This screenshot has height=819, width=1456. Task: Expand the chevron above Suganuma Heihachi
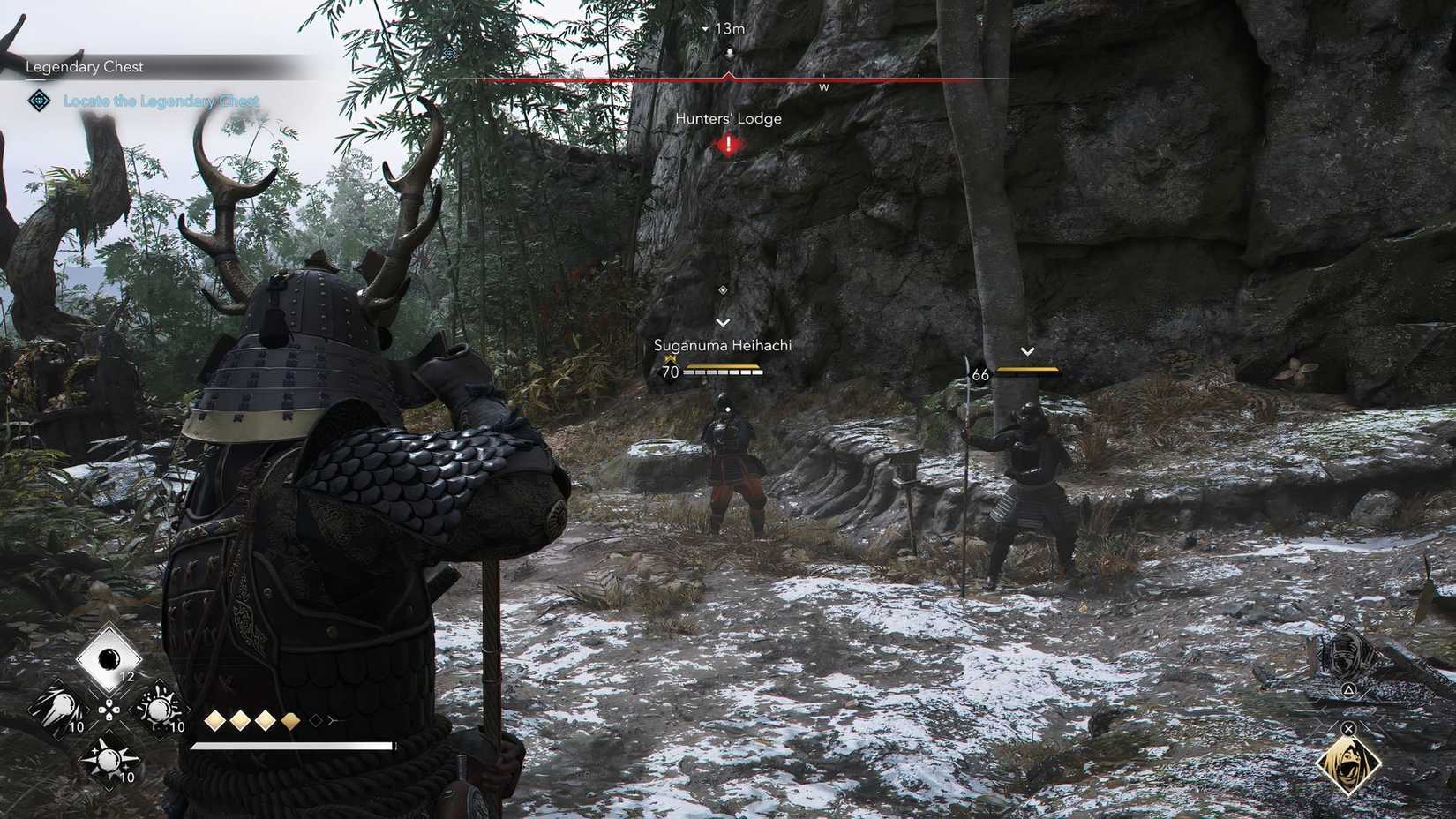coord(724,321)
